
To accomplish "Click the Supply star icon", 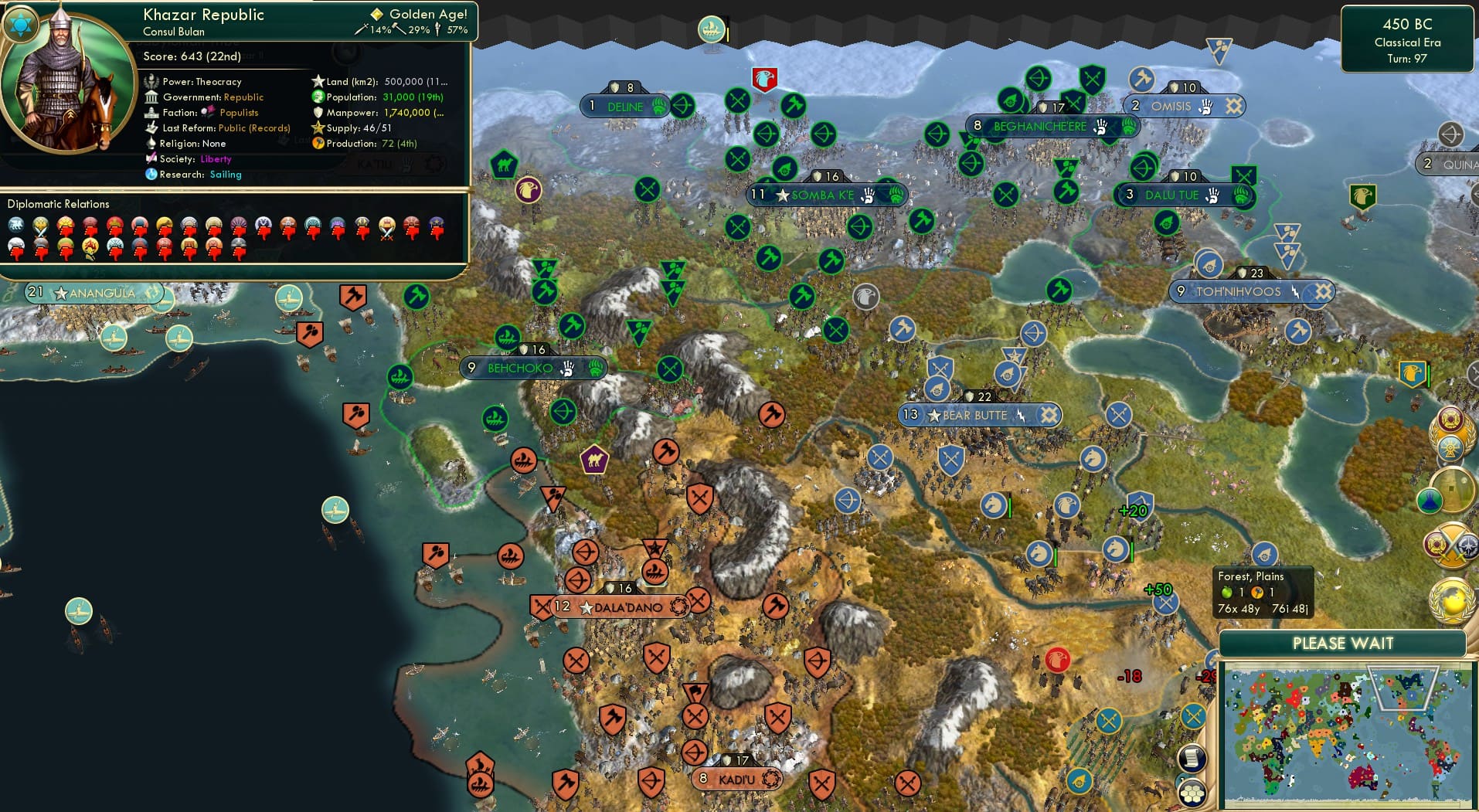I will [x=318, y=127].
